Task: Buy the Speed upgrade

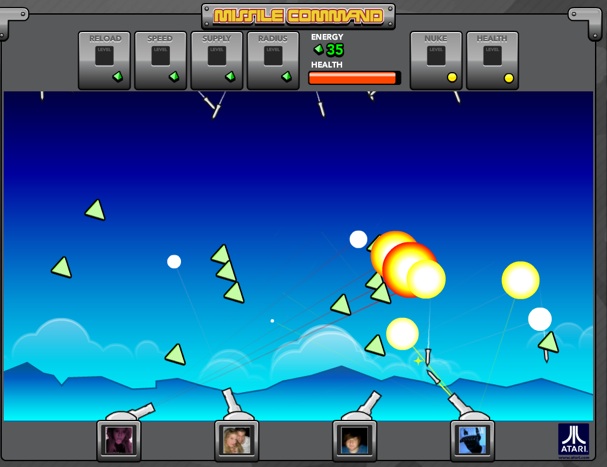Action: (160, 61)
